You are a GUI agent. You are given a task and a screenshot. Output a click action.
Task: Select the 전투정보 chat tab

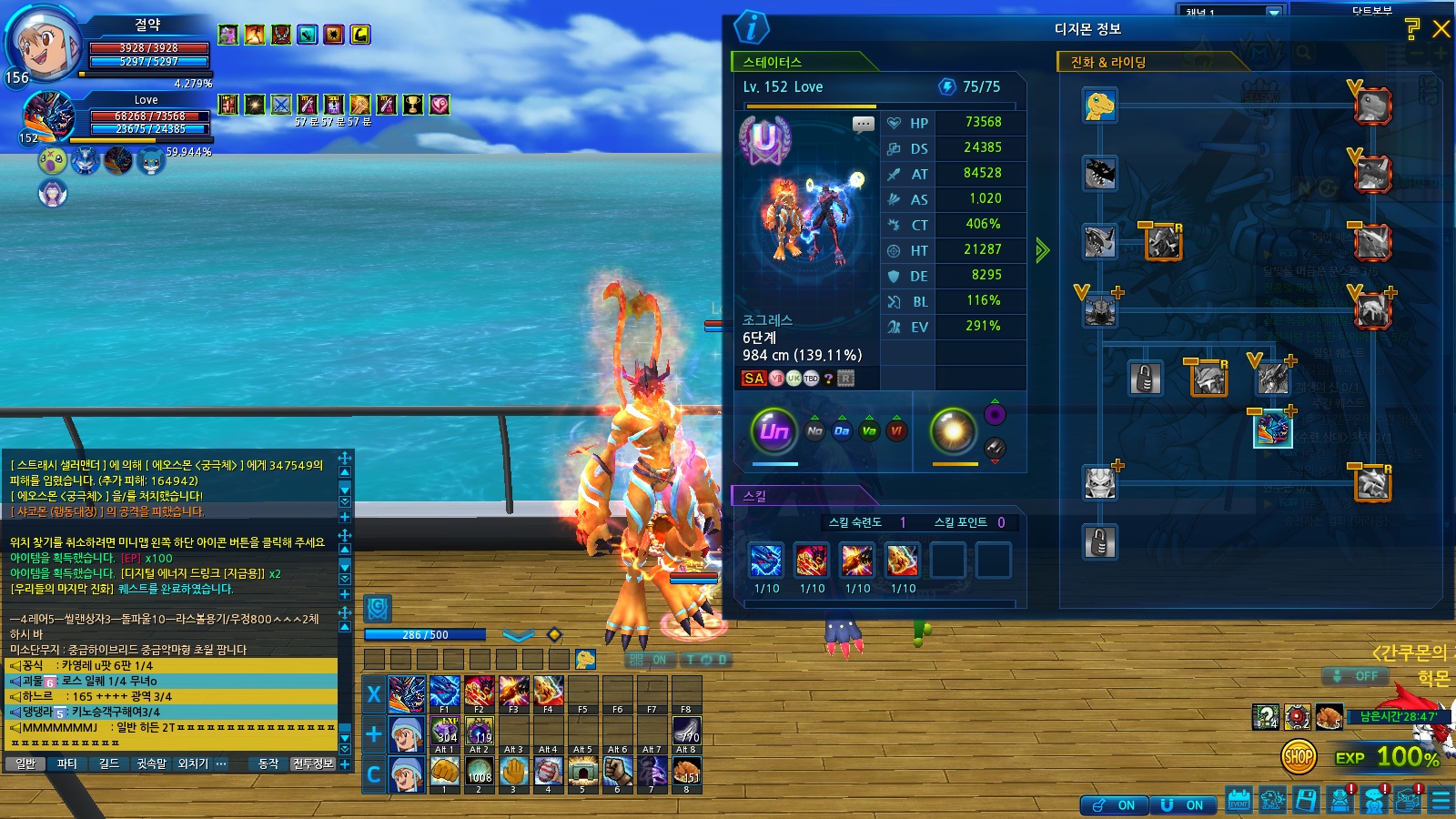[313, 763]
